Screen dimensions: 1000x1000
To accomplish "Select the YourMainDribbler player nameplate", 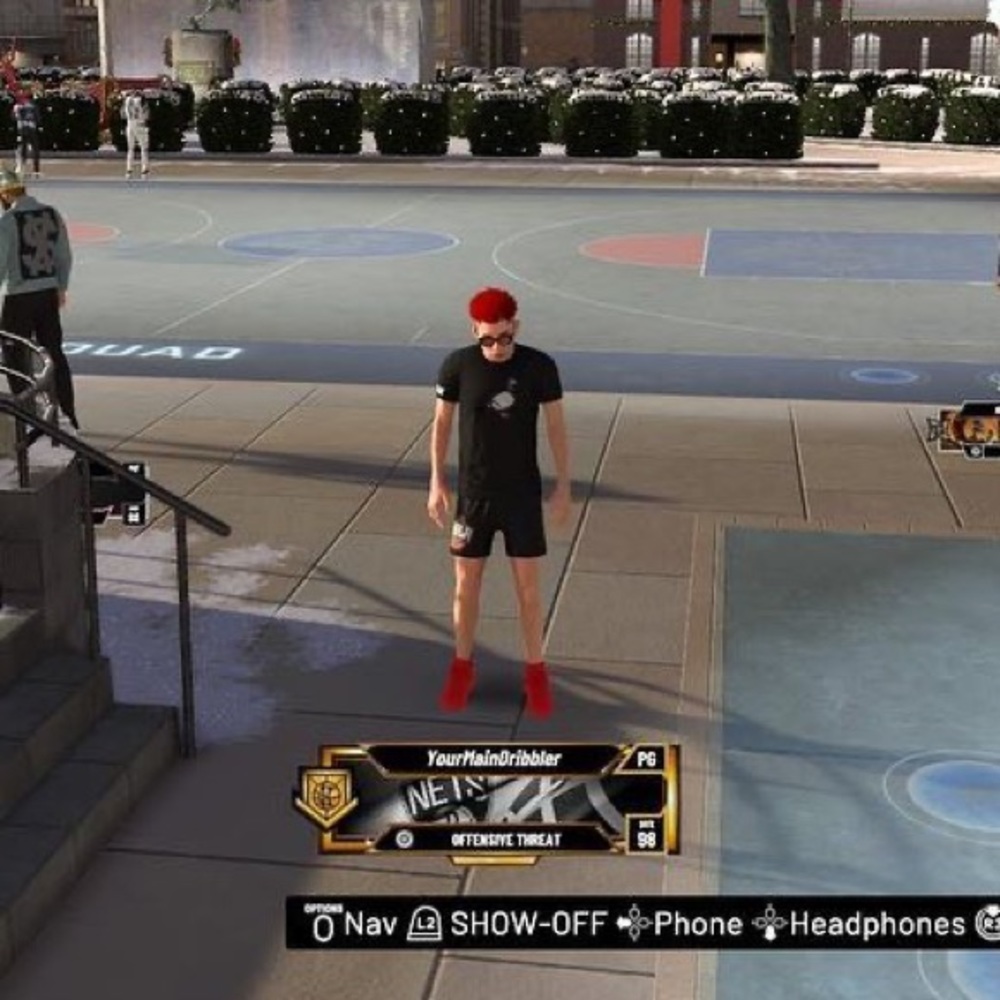I will 493,758.
